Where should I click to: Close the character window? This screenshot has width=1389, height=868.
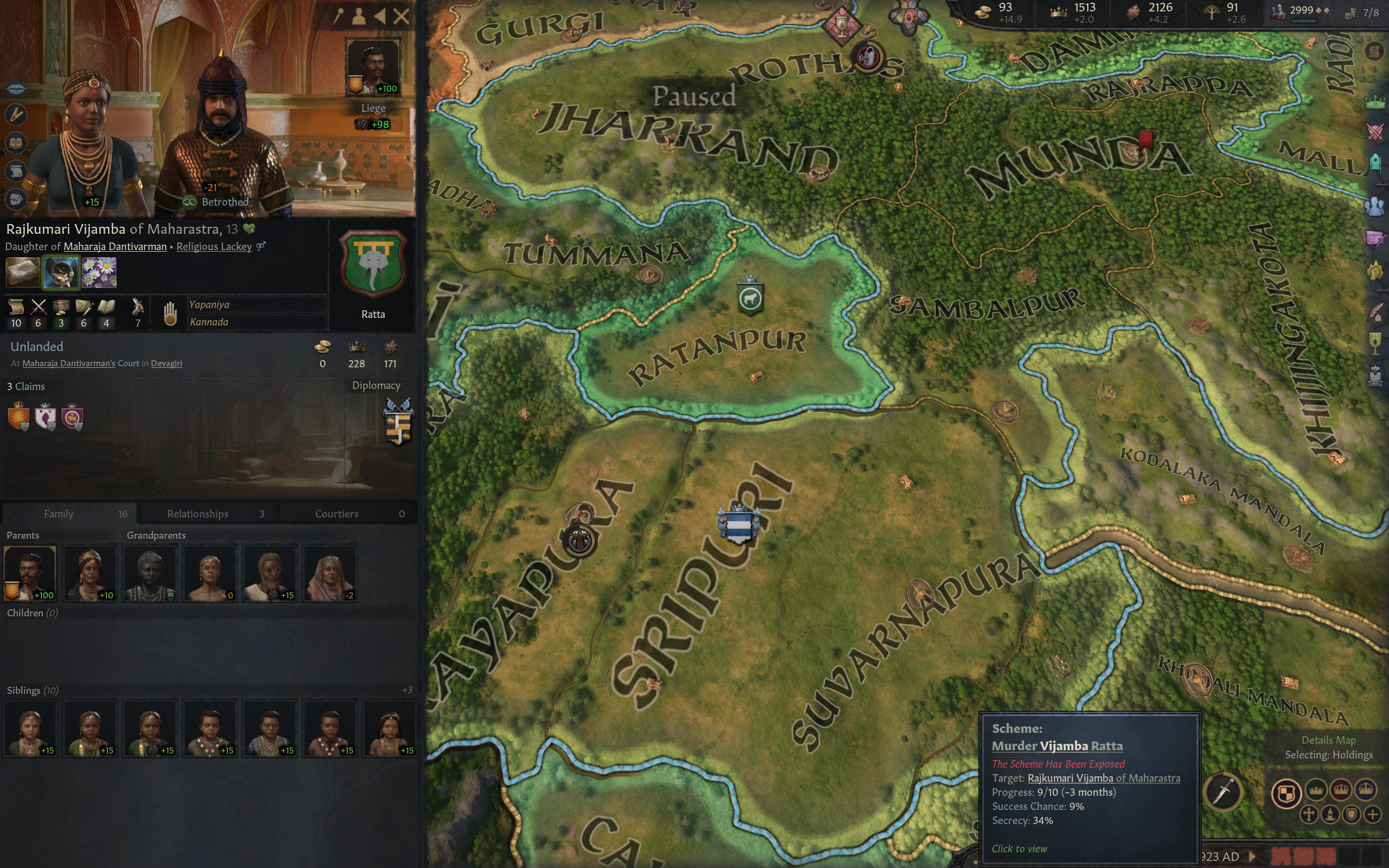coord(401,17)
